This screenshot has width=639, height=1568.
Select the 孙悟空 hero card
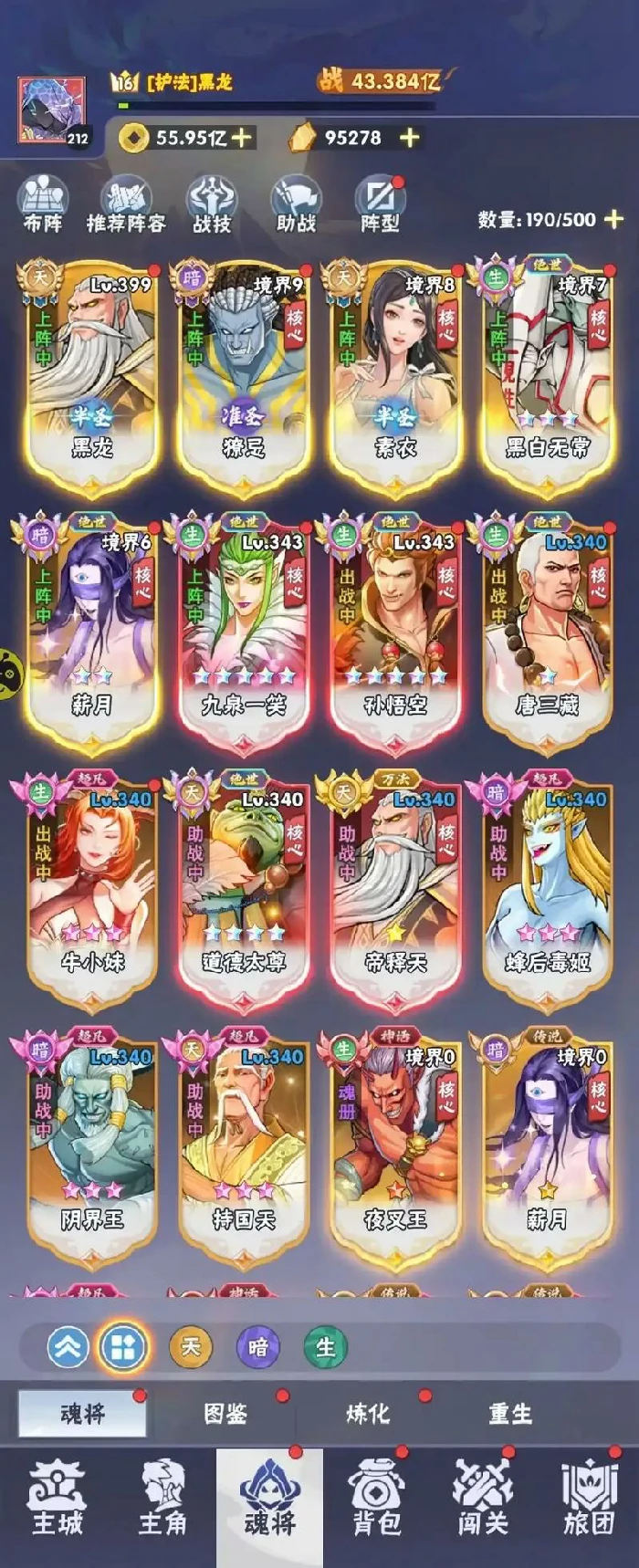(395, 632)
